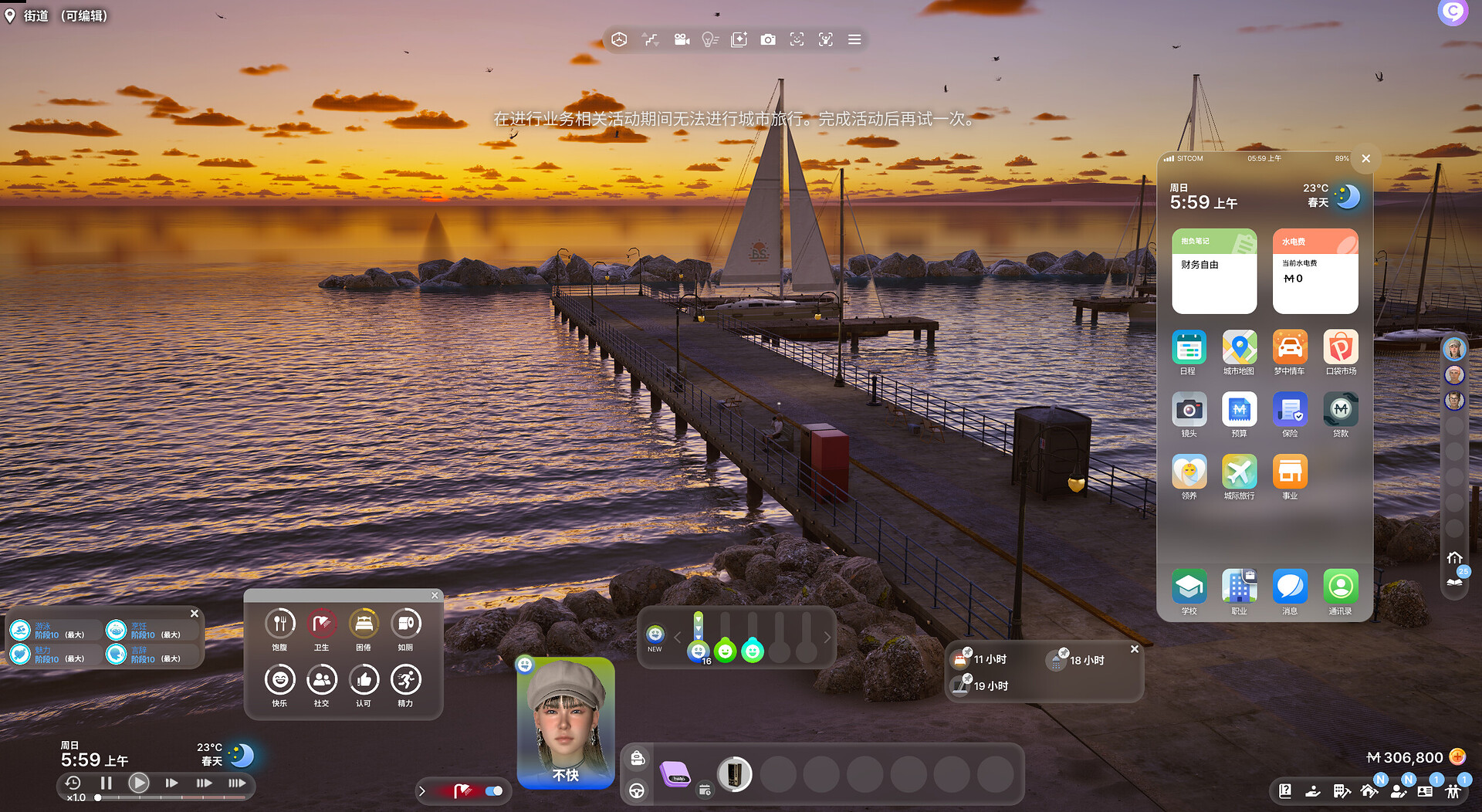Viewport: 1482px width, 812px height.
Task: Pause the game simulation
Action: point(107,783)
